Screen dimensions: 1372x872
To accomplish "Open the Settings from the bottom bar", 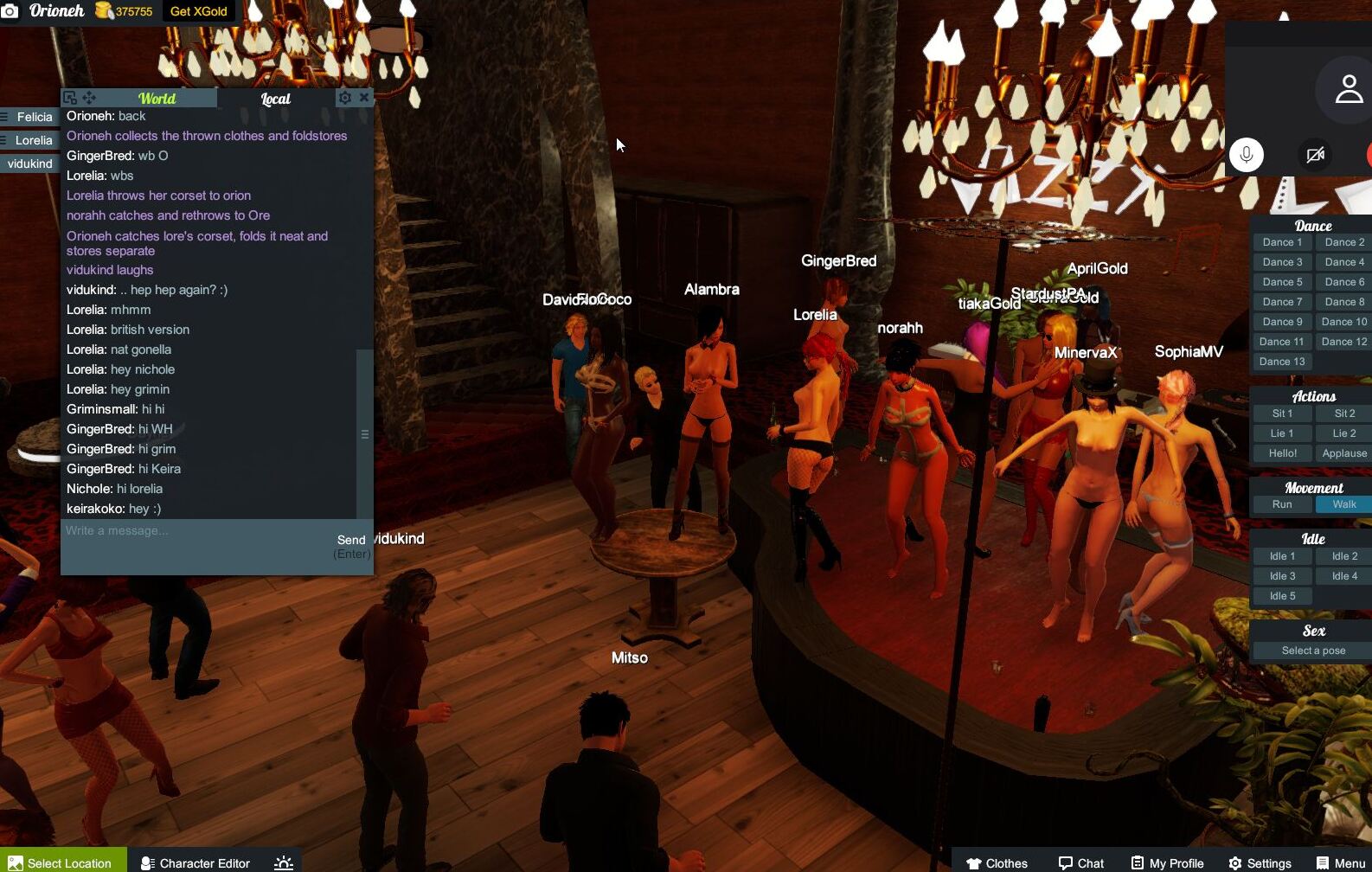I will [x=1260, y=862].
